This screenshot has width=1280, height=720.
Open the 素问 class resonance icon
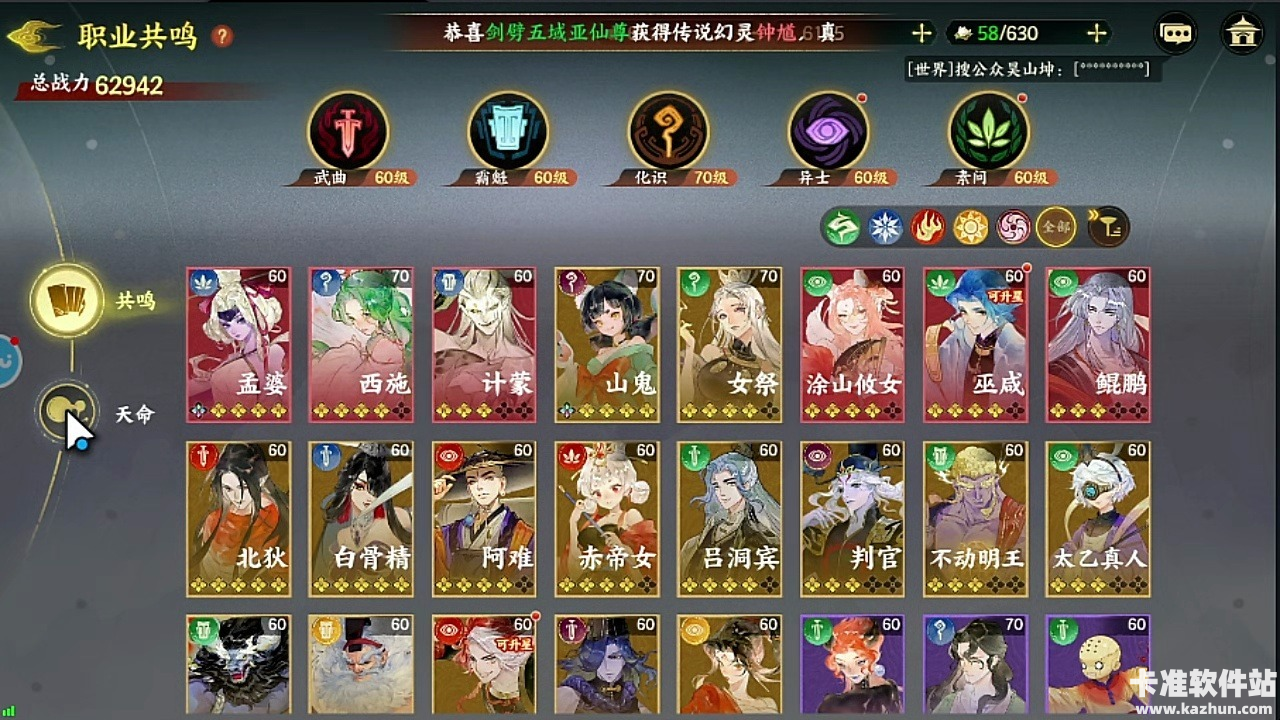pos(988,134)
